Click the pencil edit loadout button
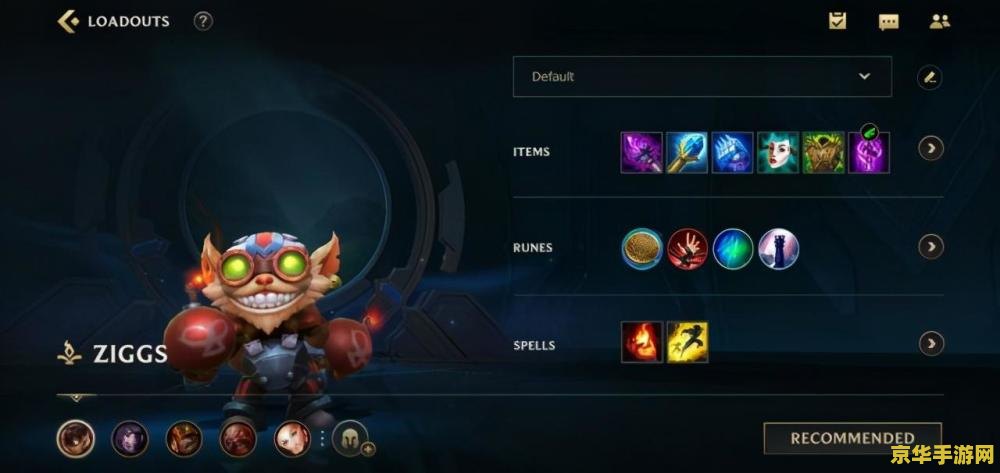 930,77
